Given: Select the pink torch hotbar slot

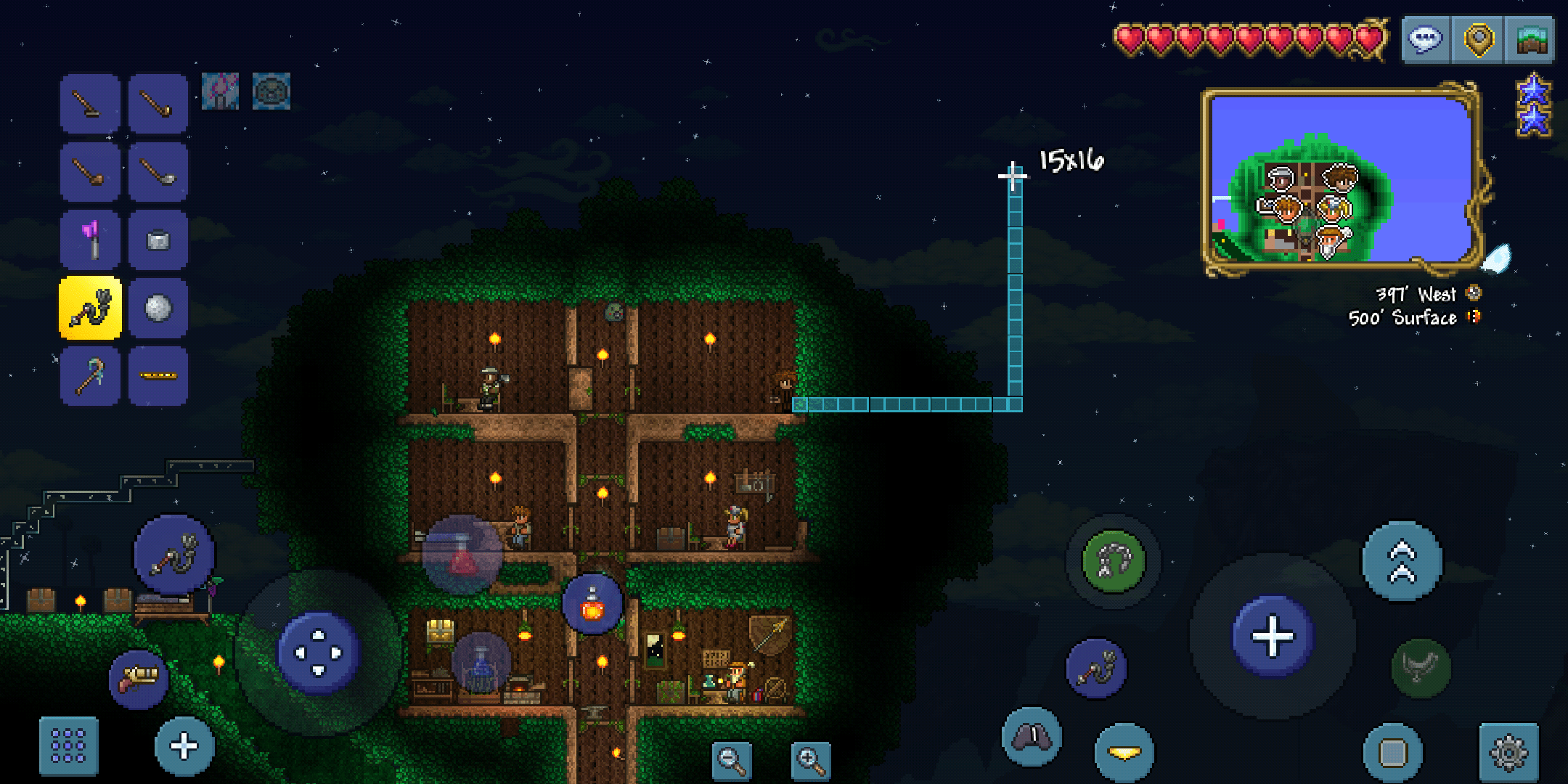Looking at the screenshot, I should [x=90, y=240].
